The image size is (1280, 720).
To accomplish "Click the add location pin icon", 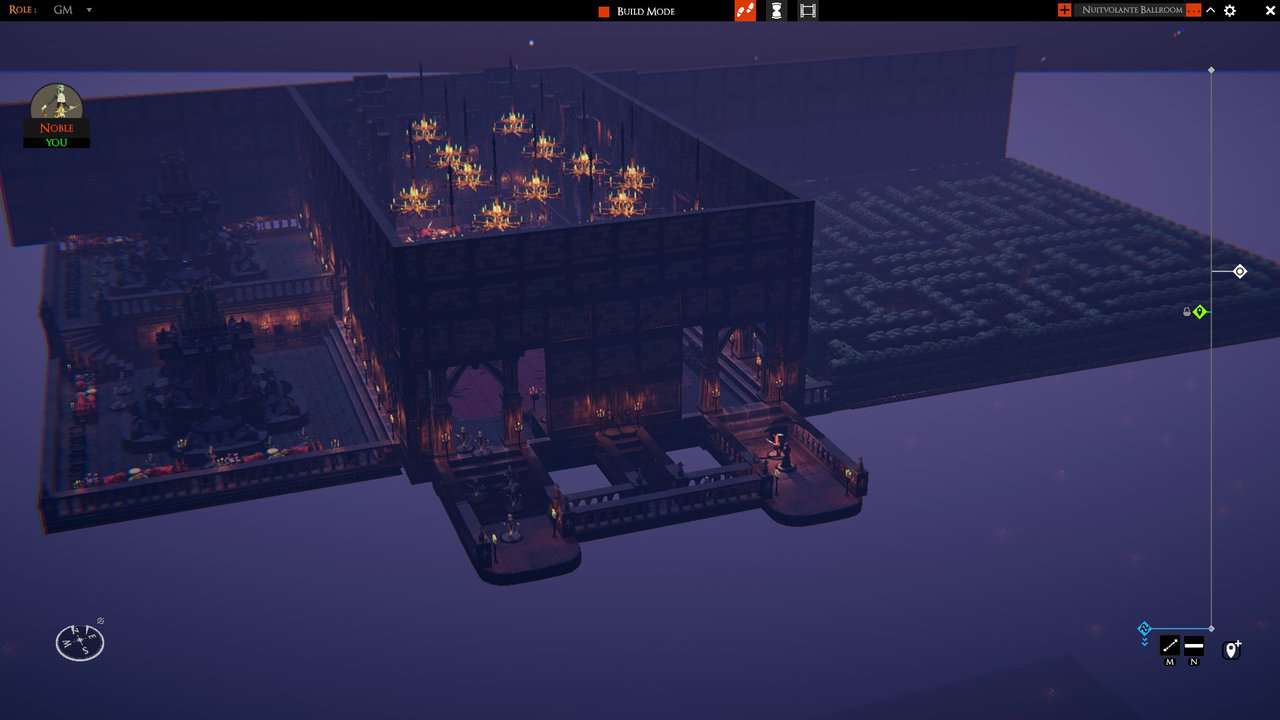I will point(1231,649).
